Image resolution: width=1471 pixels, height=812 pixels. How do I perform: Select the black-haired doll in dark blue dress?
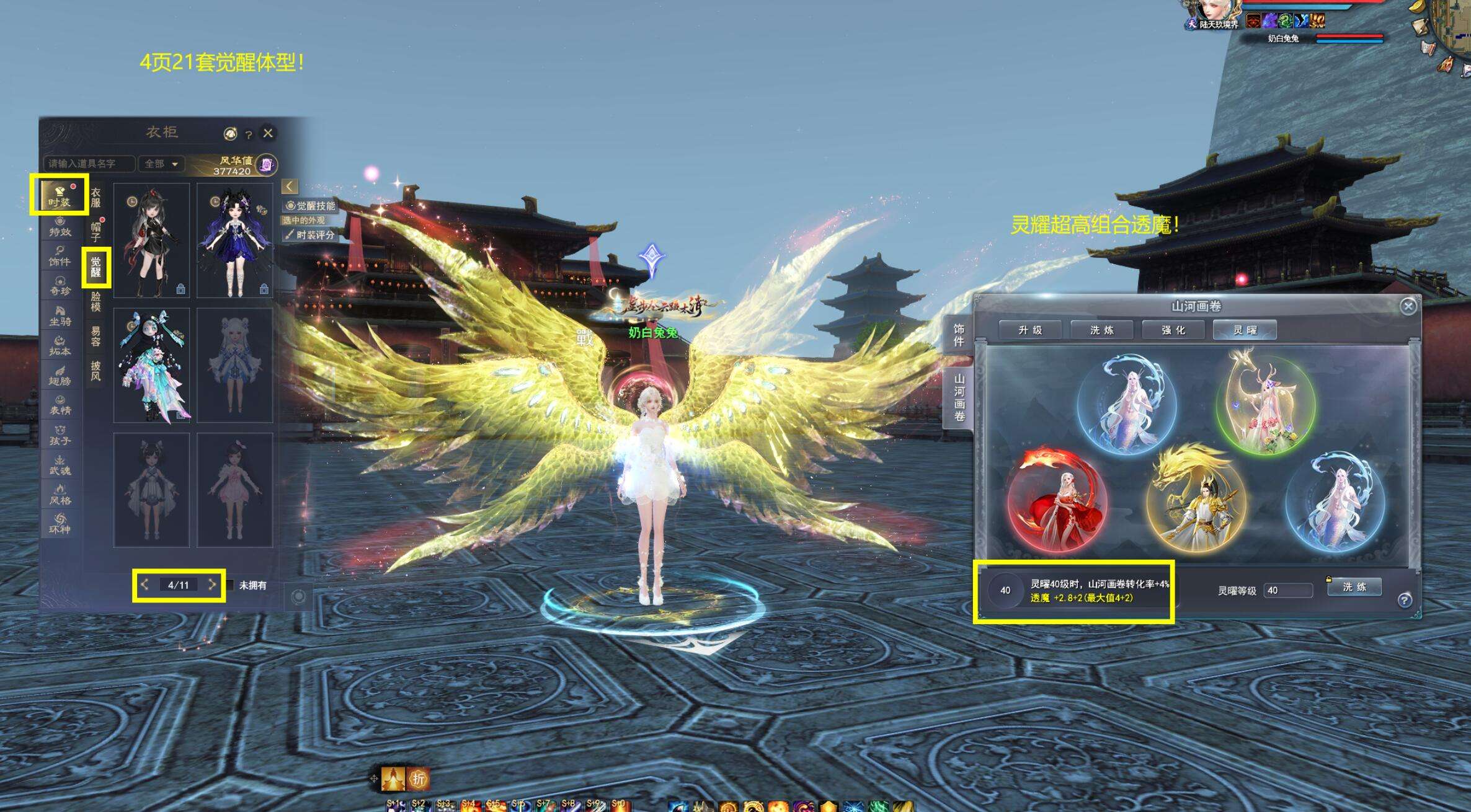pyautogui.click(x=235, y=241)
